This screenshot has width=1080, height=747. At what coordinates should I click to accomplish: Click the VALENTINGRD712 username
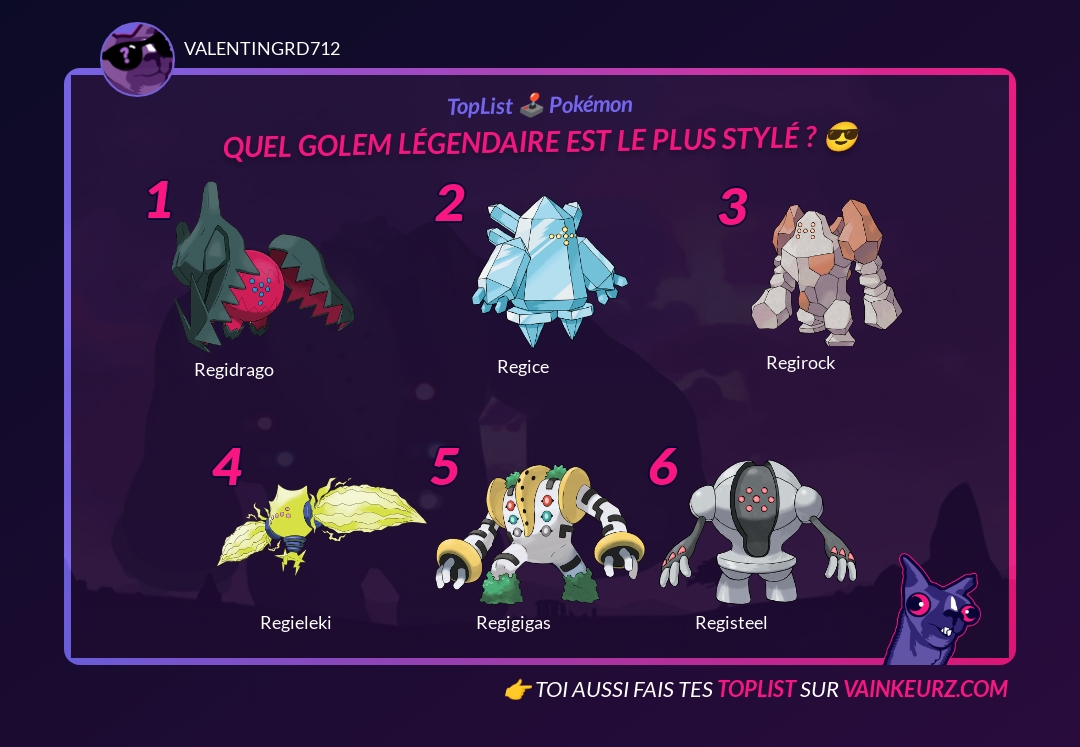point(262,49)
